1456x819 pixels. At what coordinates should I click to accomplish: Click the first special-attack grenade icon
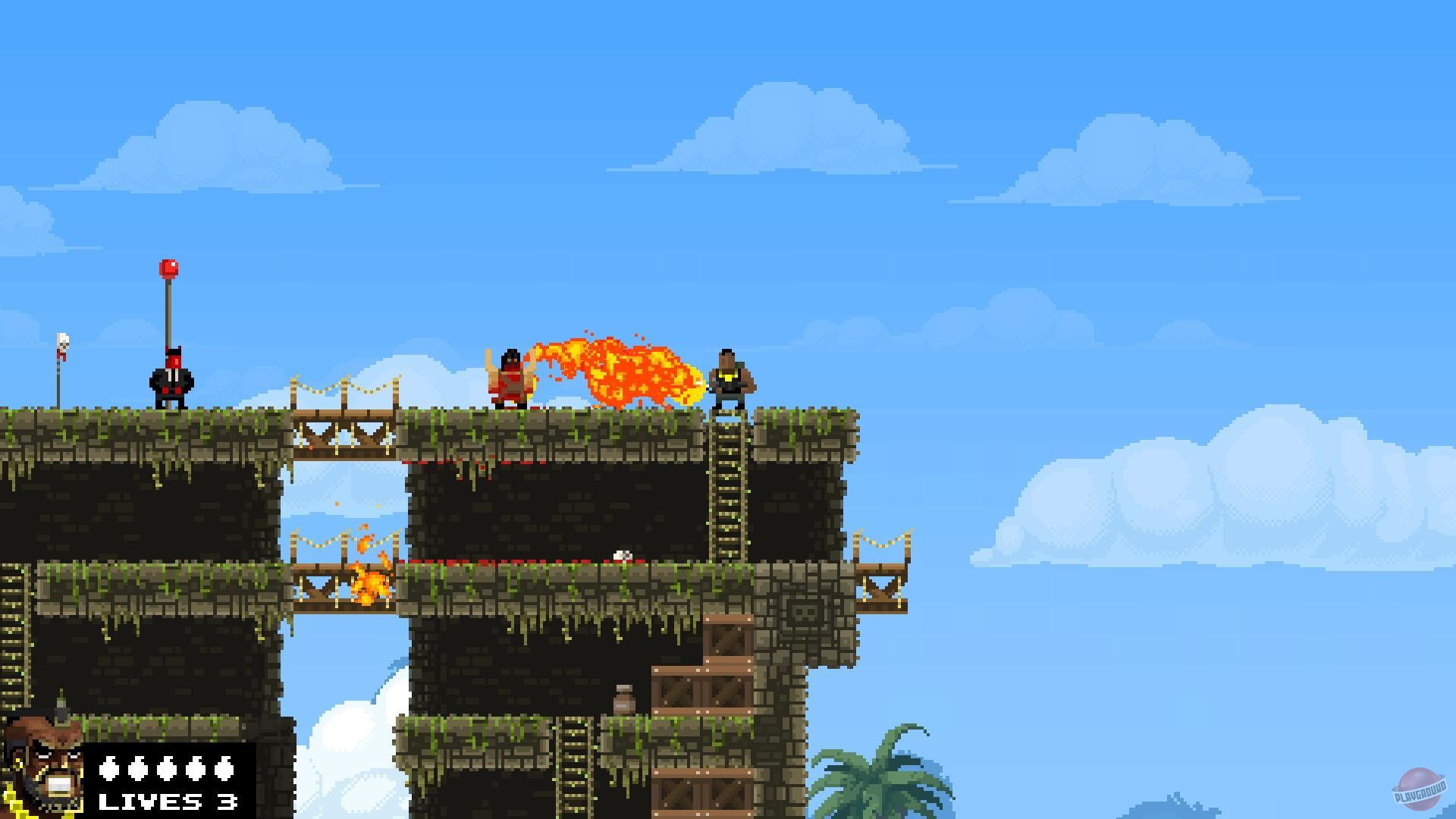(x=108, y=769)
